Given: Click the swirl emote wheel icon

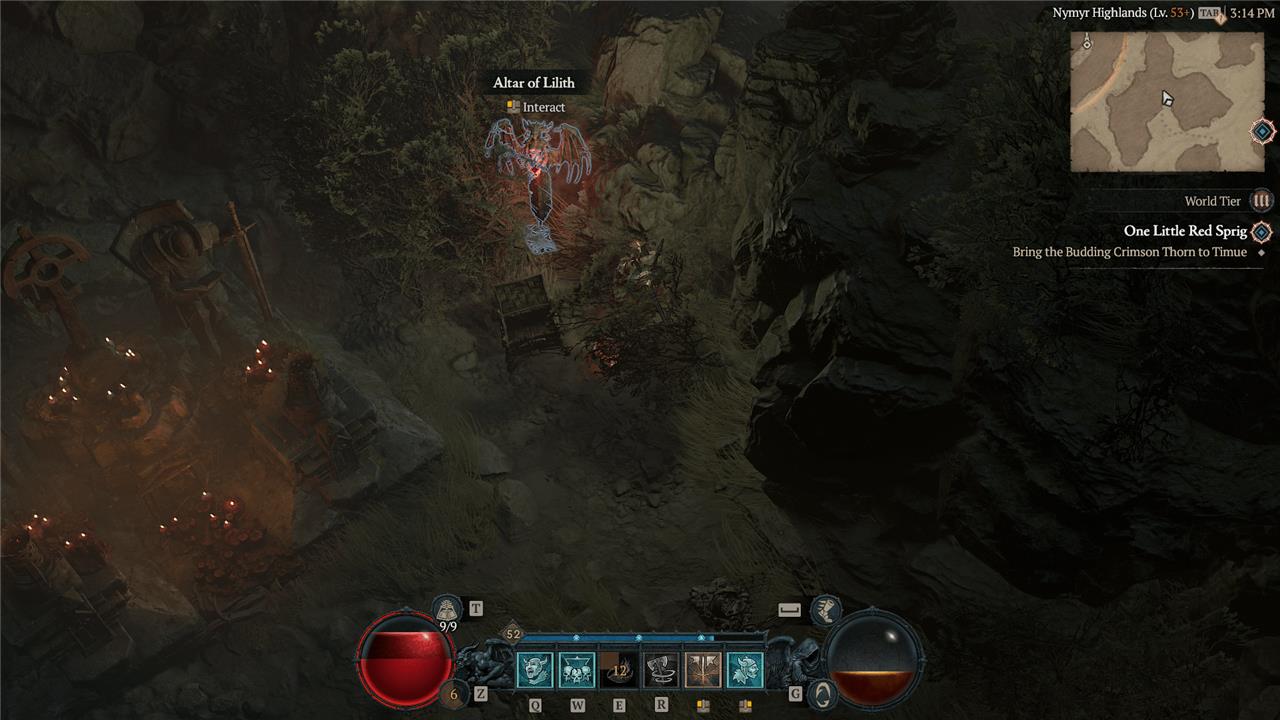Looking at the screenshot, I should [821, 694].
